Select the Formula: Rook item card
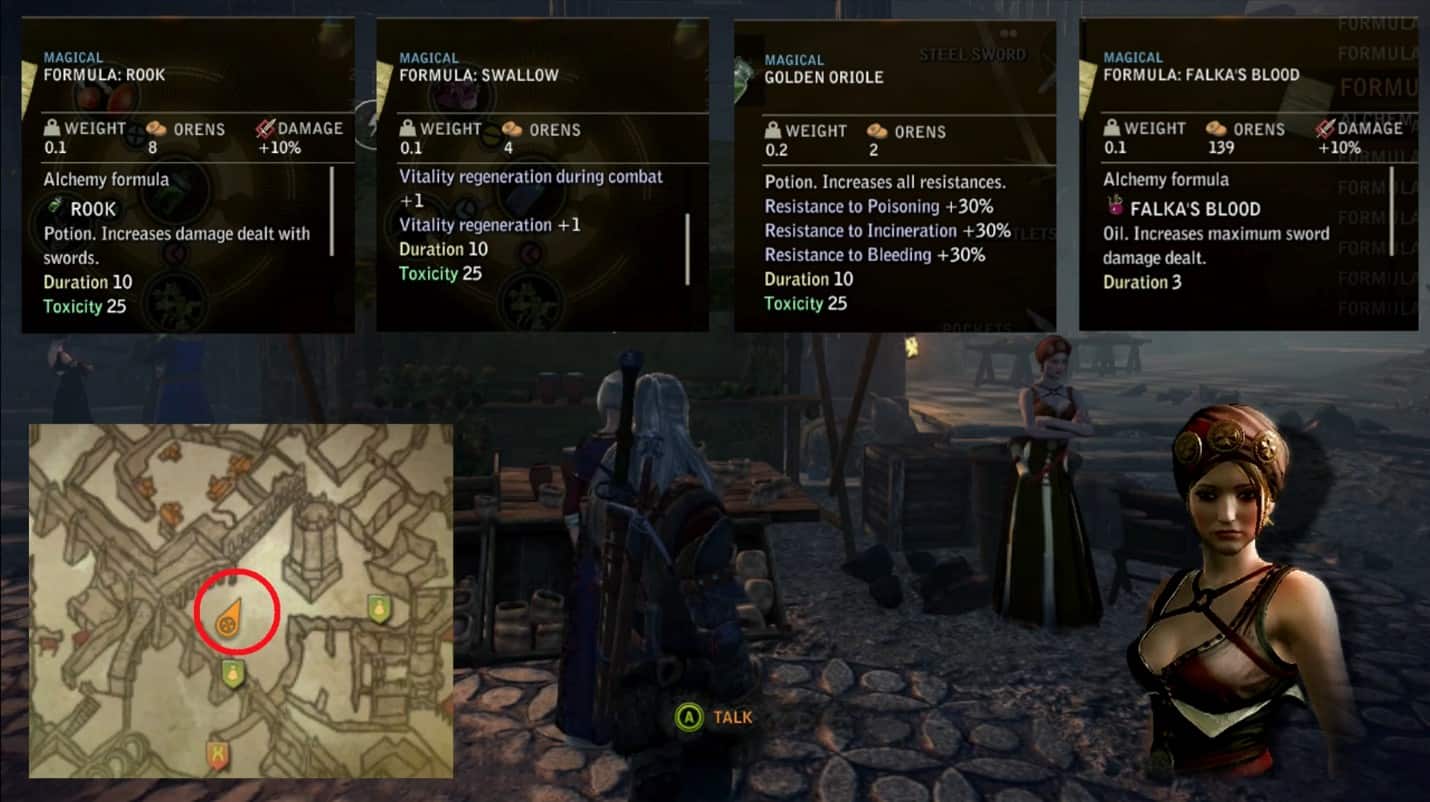The width and height of the screenshot is (1430, 802). [187, 176]
